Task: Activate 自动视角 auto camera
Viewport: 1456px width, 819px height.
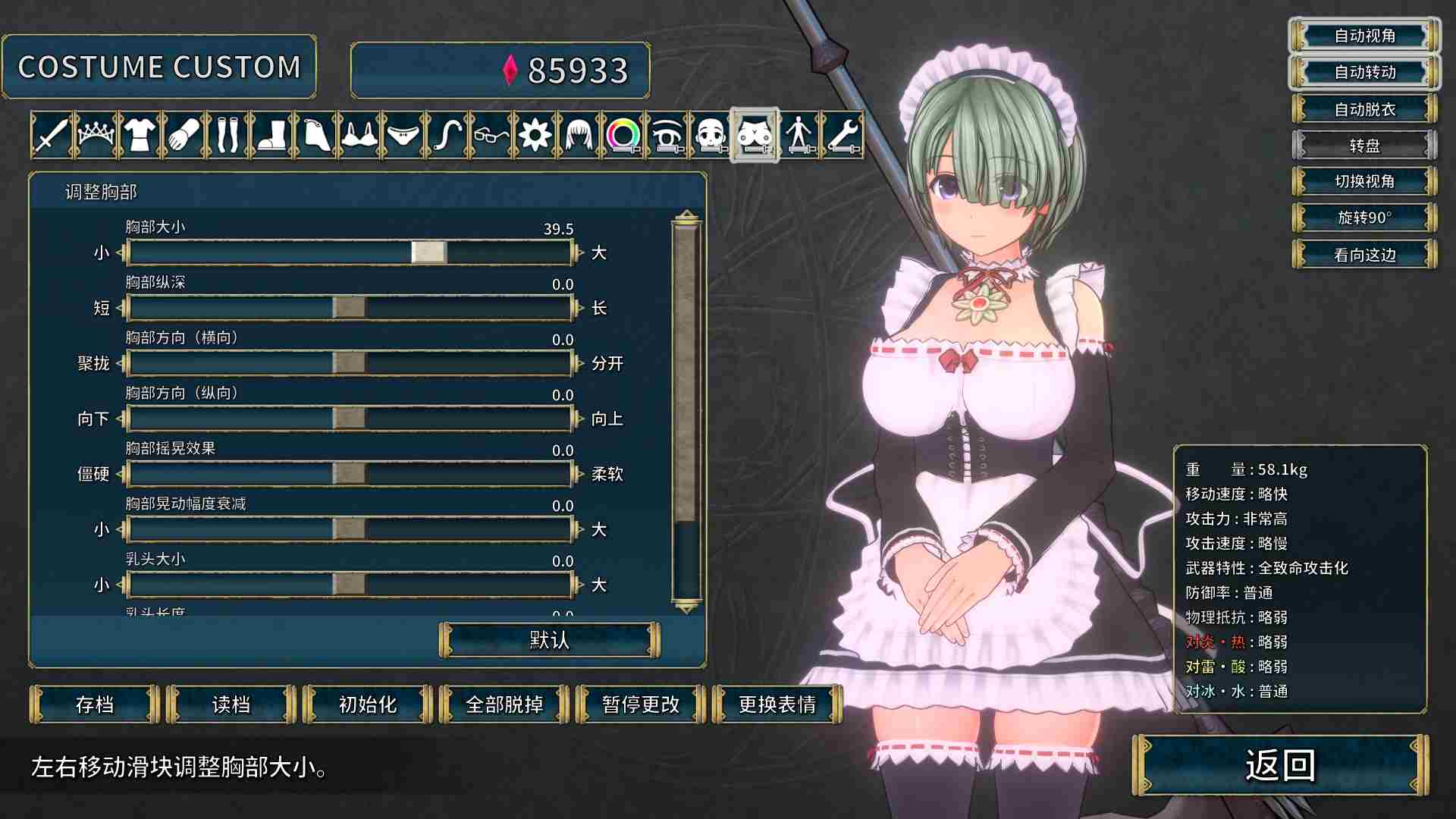Action: coord(1363,36)
